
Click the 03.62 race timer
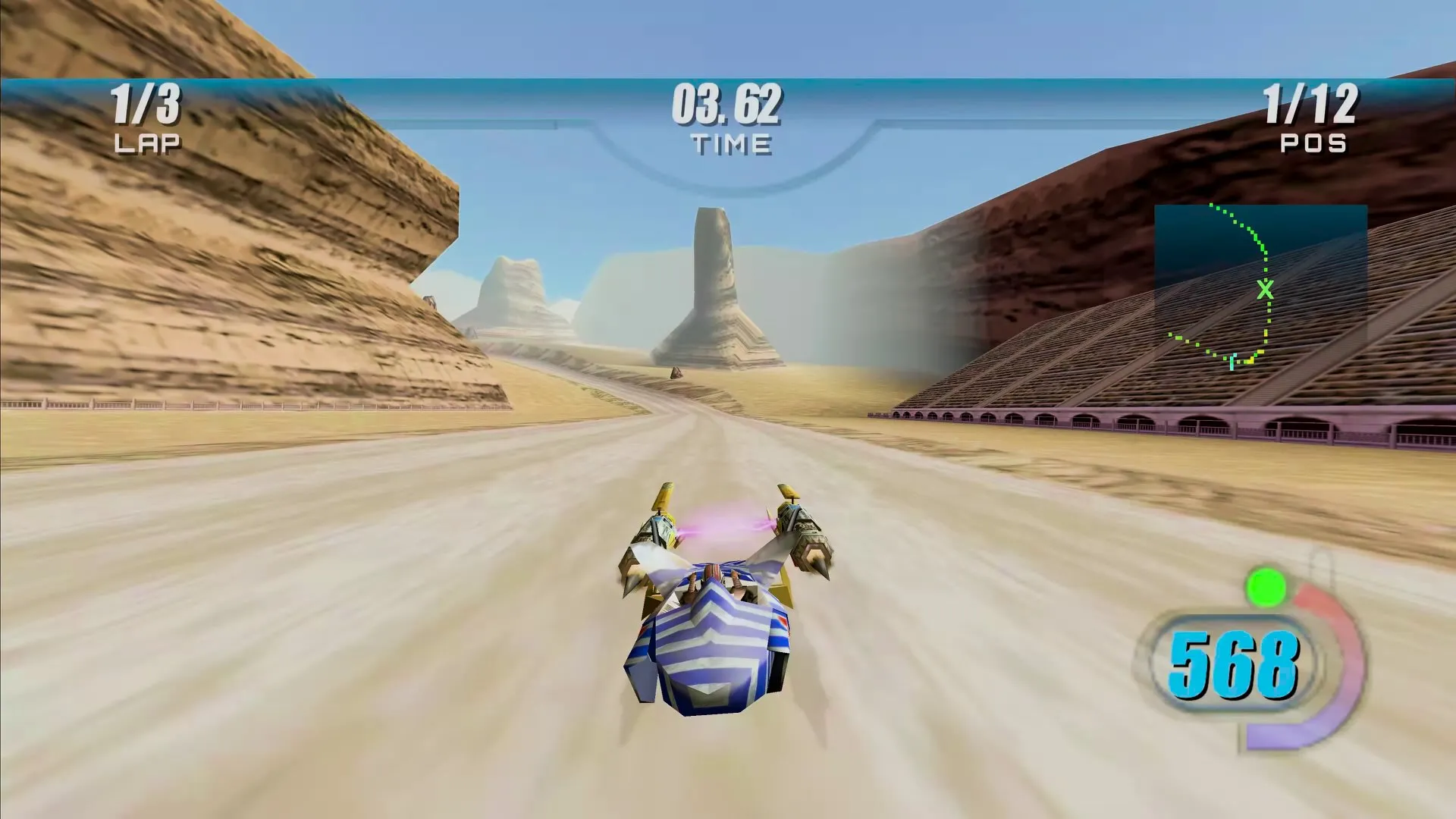point(726,108)
